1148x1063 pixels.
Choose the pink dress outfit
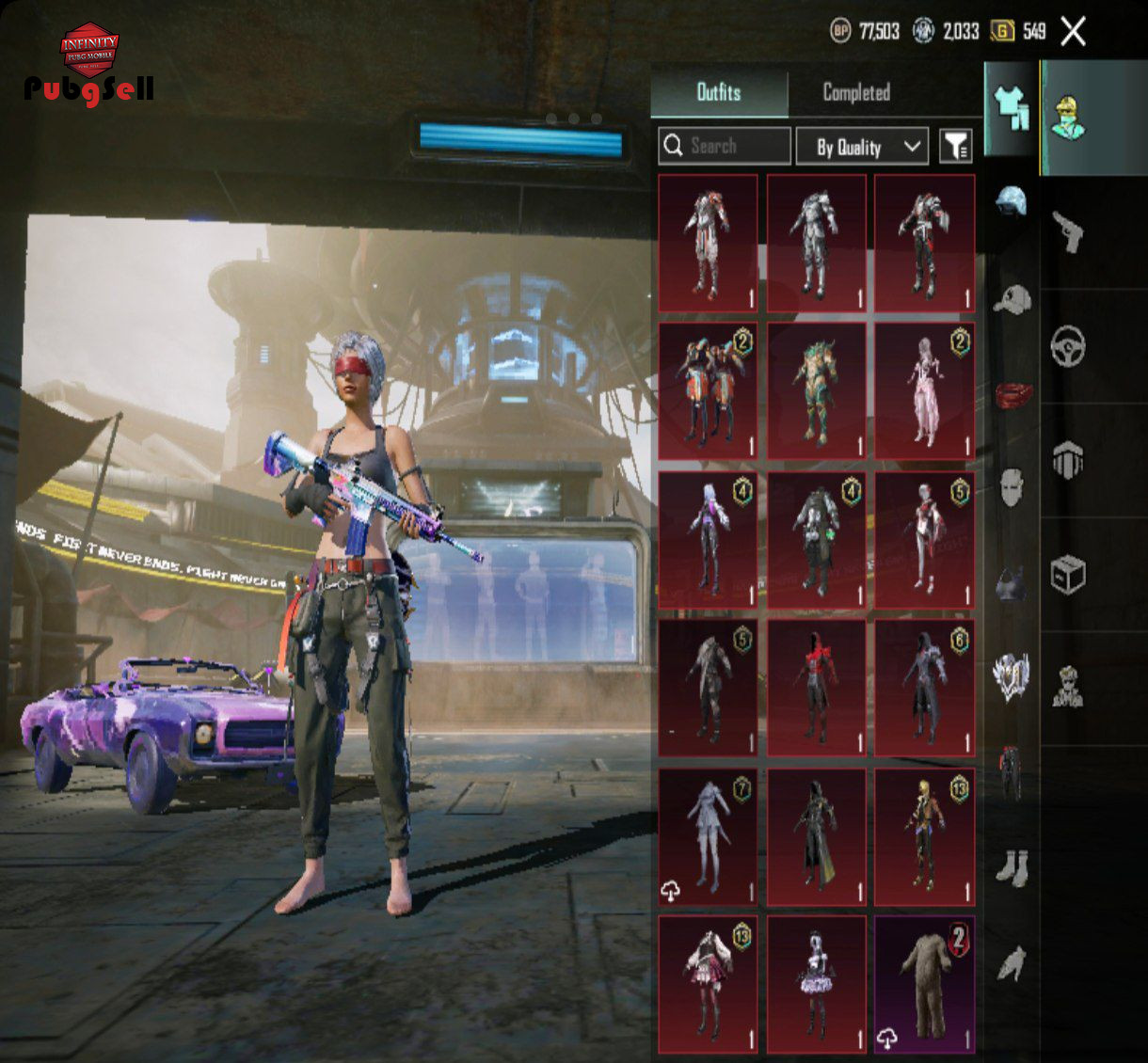(x=925, y=390)
